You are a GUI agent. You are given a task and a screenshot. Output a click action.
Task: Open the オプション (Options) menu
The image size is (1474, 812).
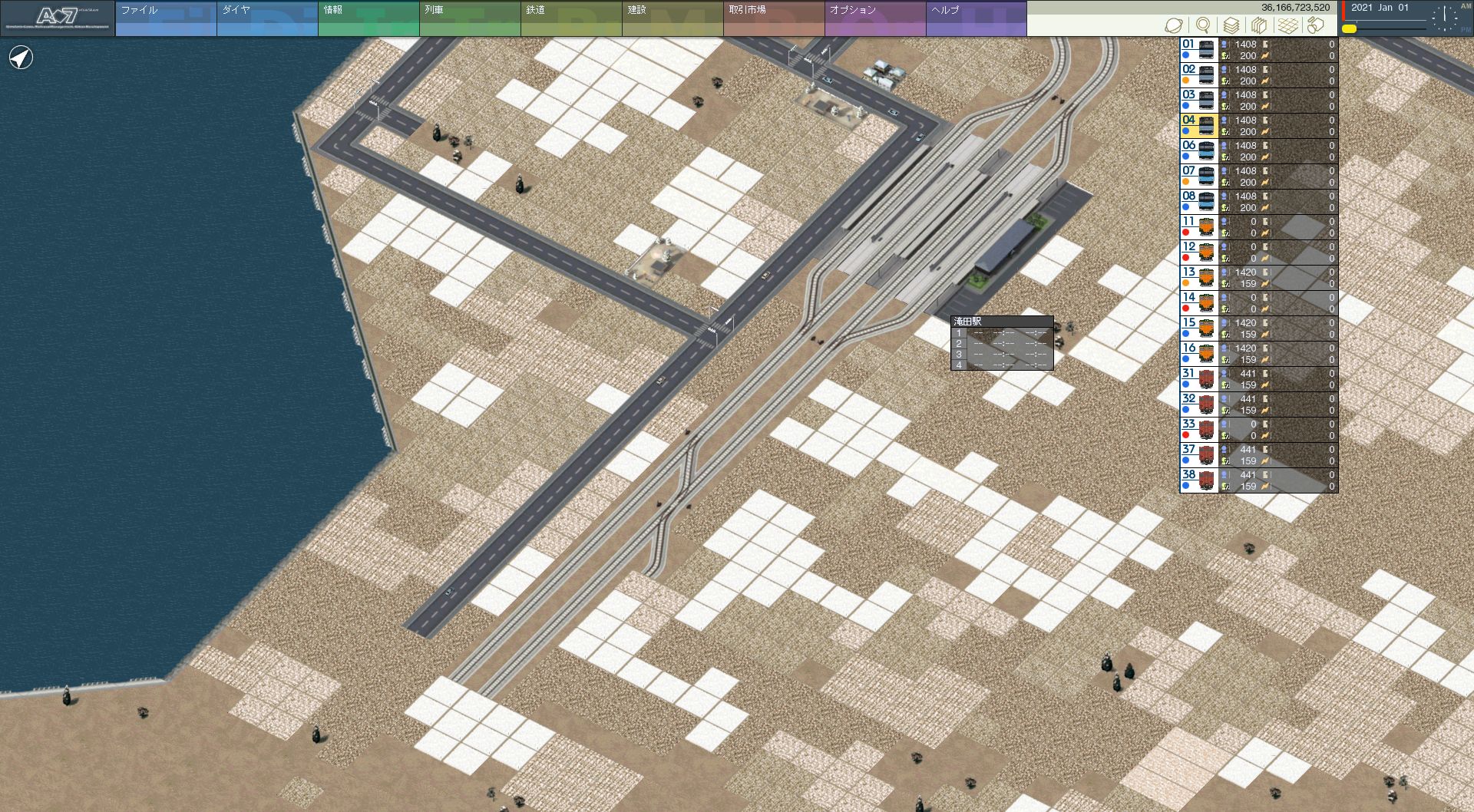(875, 18)
